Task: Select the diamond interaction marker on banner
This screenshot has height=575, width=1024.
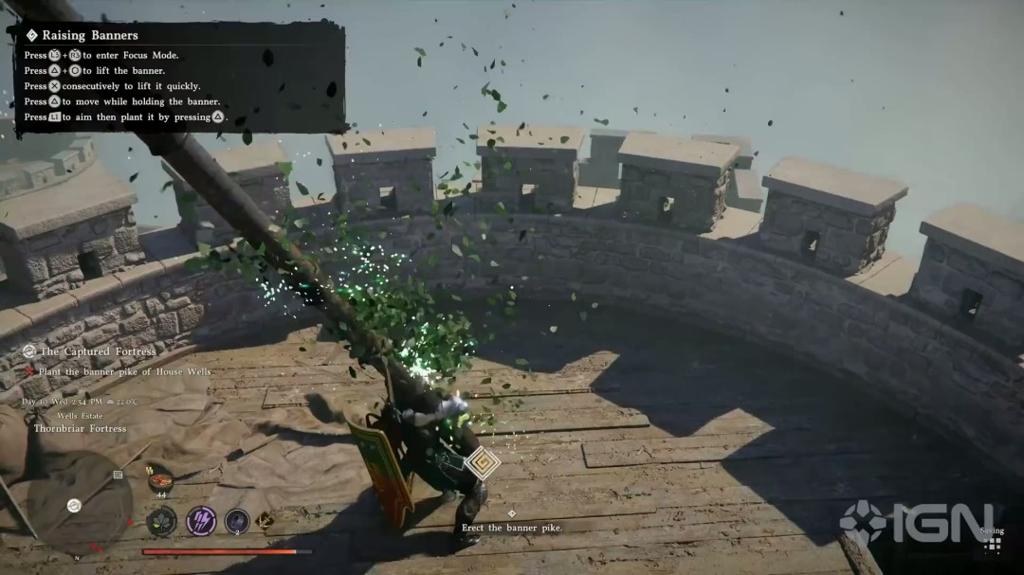Action: 482,462
